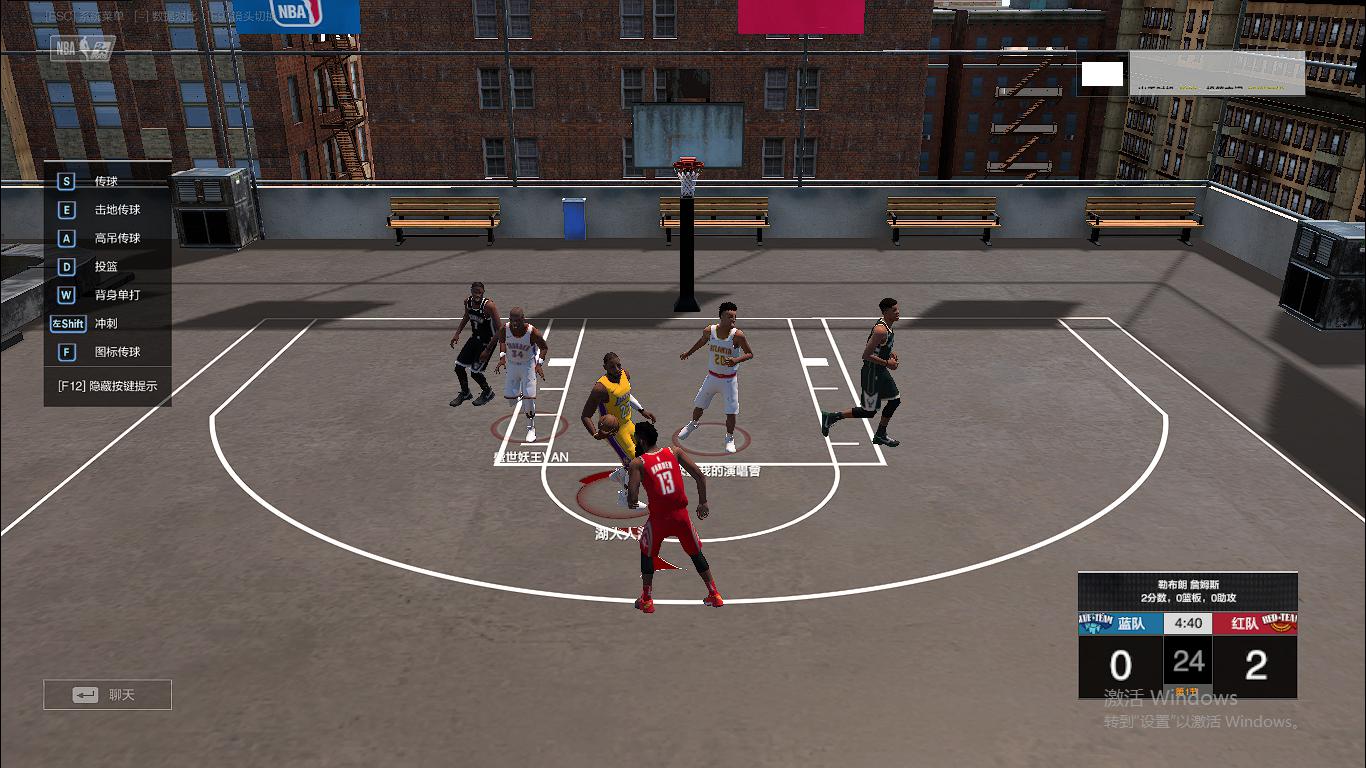
Task: Toggle [F12] 隐藏按键提示 to hide key hints
Action: tap(107, 384)
